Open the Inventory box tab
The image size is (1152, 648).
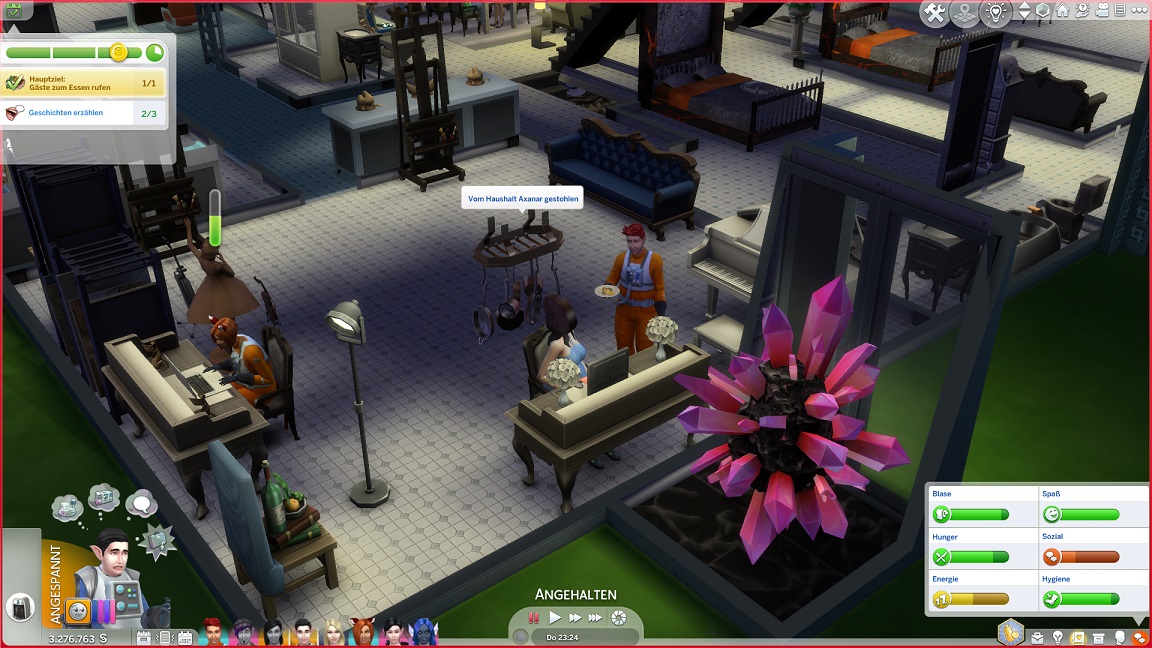1099,638
